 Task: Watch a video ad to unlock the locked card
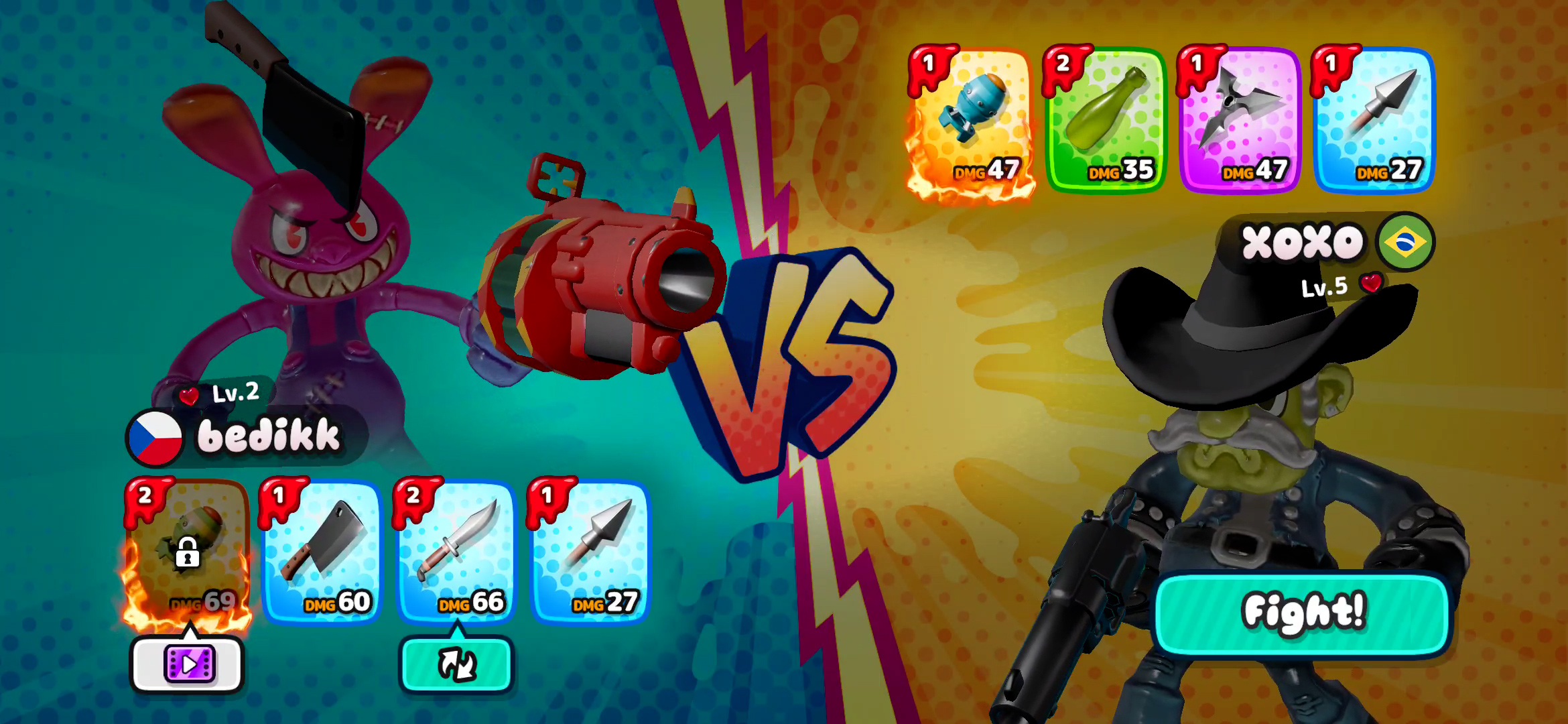[x=188, y=664]
